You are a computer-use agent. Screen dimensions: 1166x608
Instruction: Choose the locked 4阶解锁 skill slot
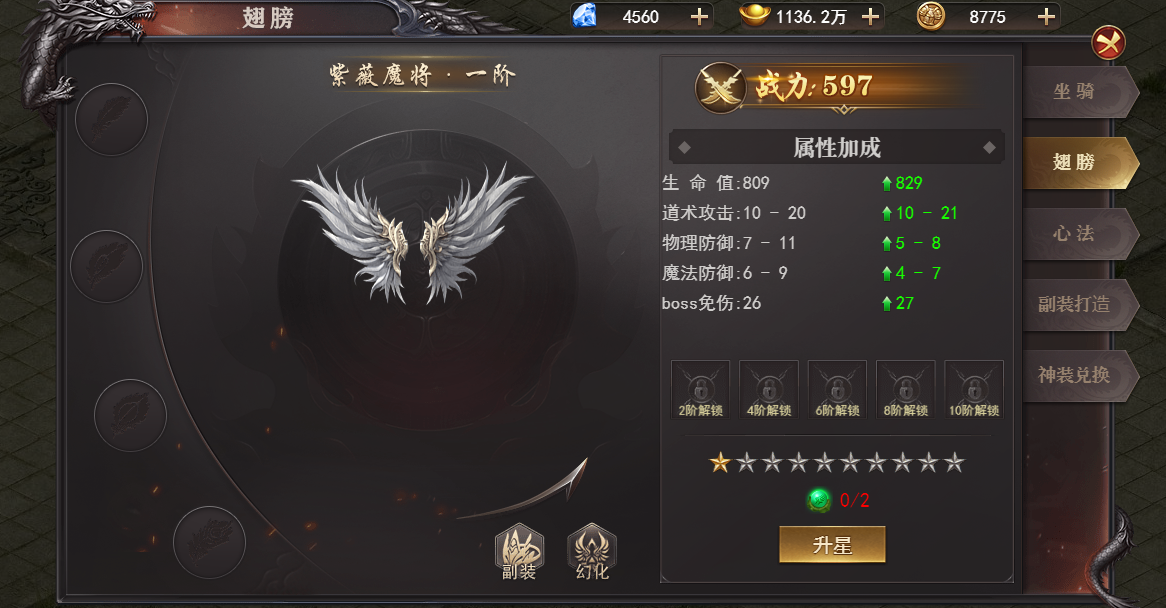coord(769,389)
